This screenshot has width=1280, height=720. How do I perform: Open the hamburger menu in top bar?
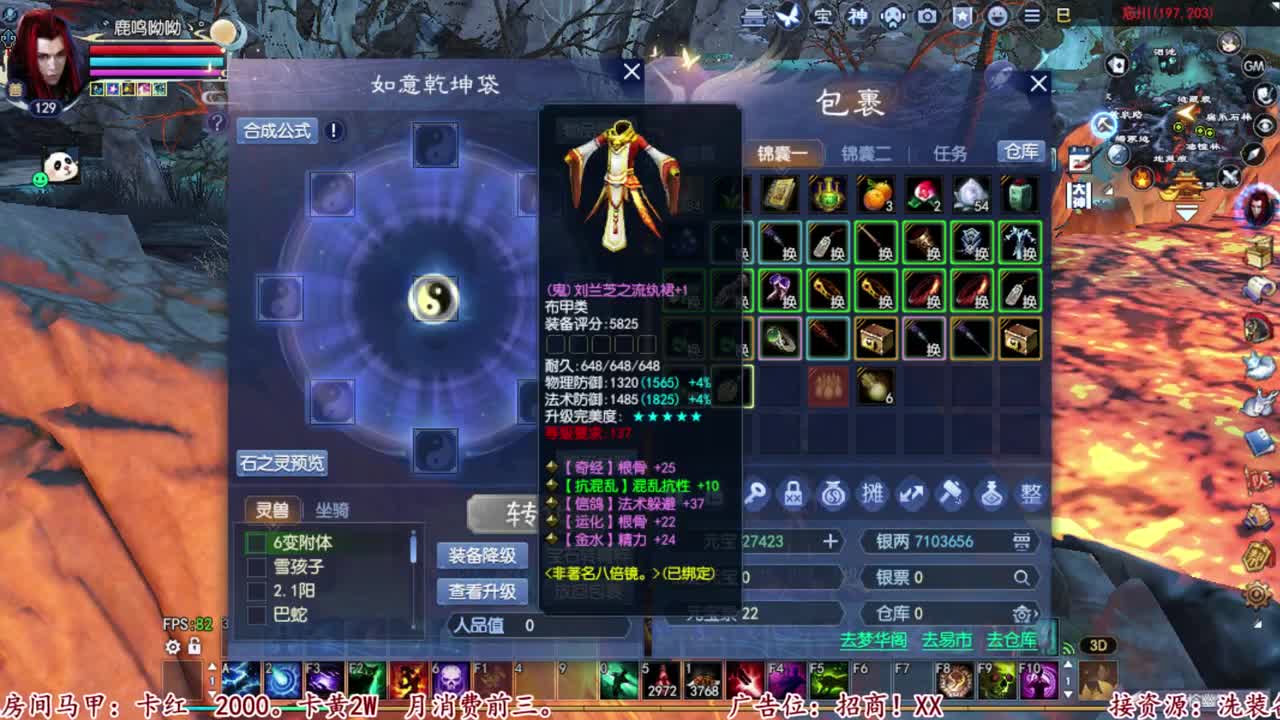pyautogui.click(x=1031, y=16)
